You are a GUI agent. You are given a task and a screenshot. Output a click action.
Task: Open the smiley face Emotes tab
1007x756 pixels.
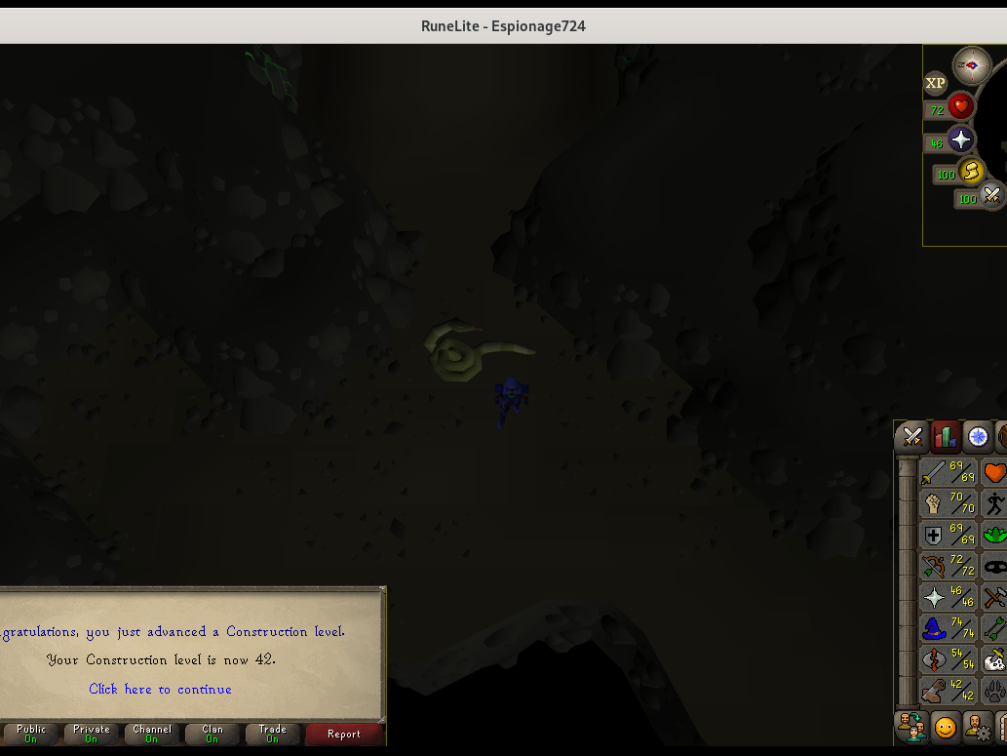click(945, 726)
